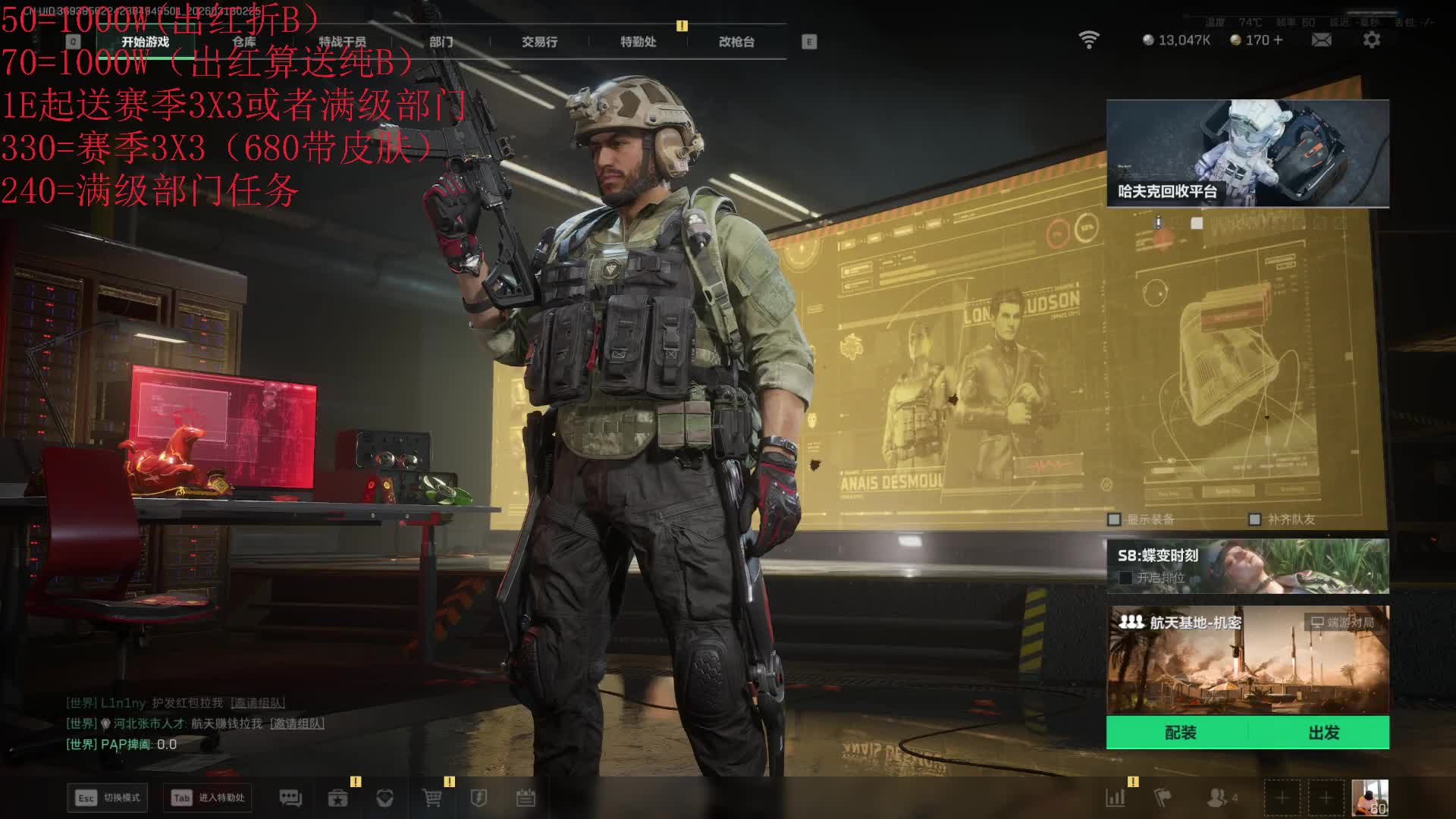Select the 航天基地-机密 map card
The height and width of the screenshot is (819, 1456).
[1247, 660]
